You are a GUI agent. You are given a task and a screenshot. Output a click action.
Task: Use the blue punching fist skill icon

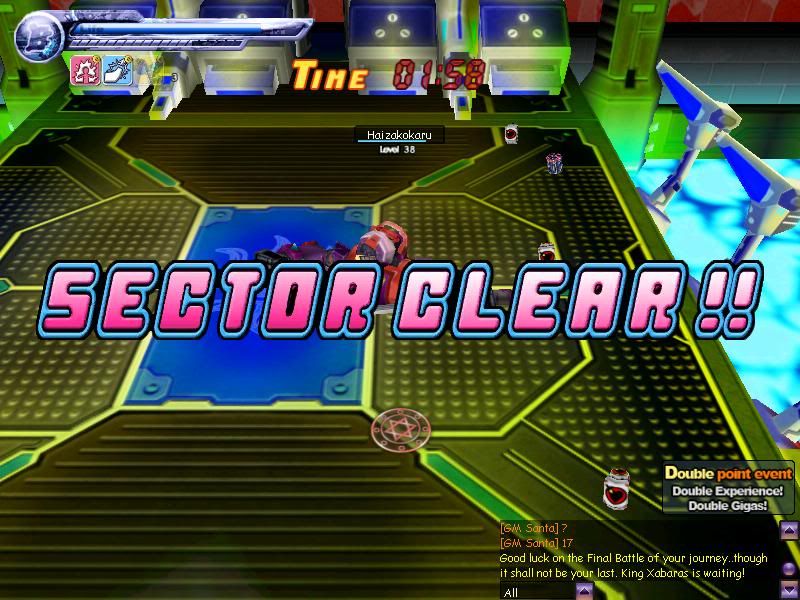coord(115,70)
